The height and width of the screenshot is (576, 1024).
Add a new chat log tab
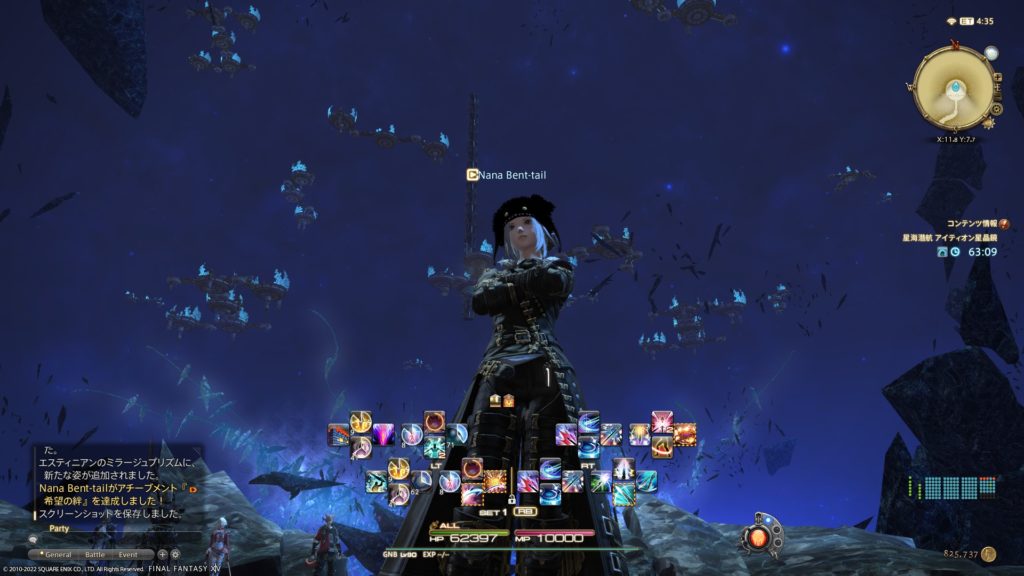[162, 554]
